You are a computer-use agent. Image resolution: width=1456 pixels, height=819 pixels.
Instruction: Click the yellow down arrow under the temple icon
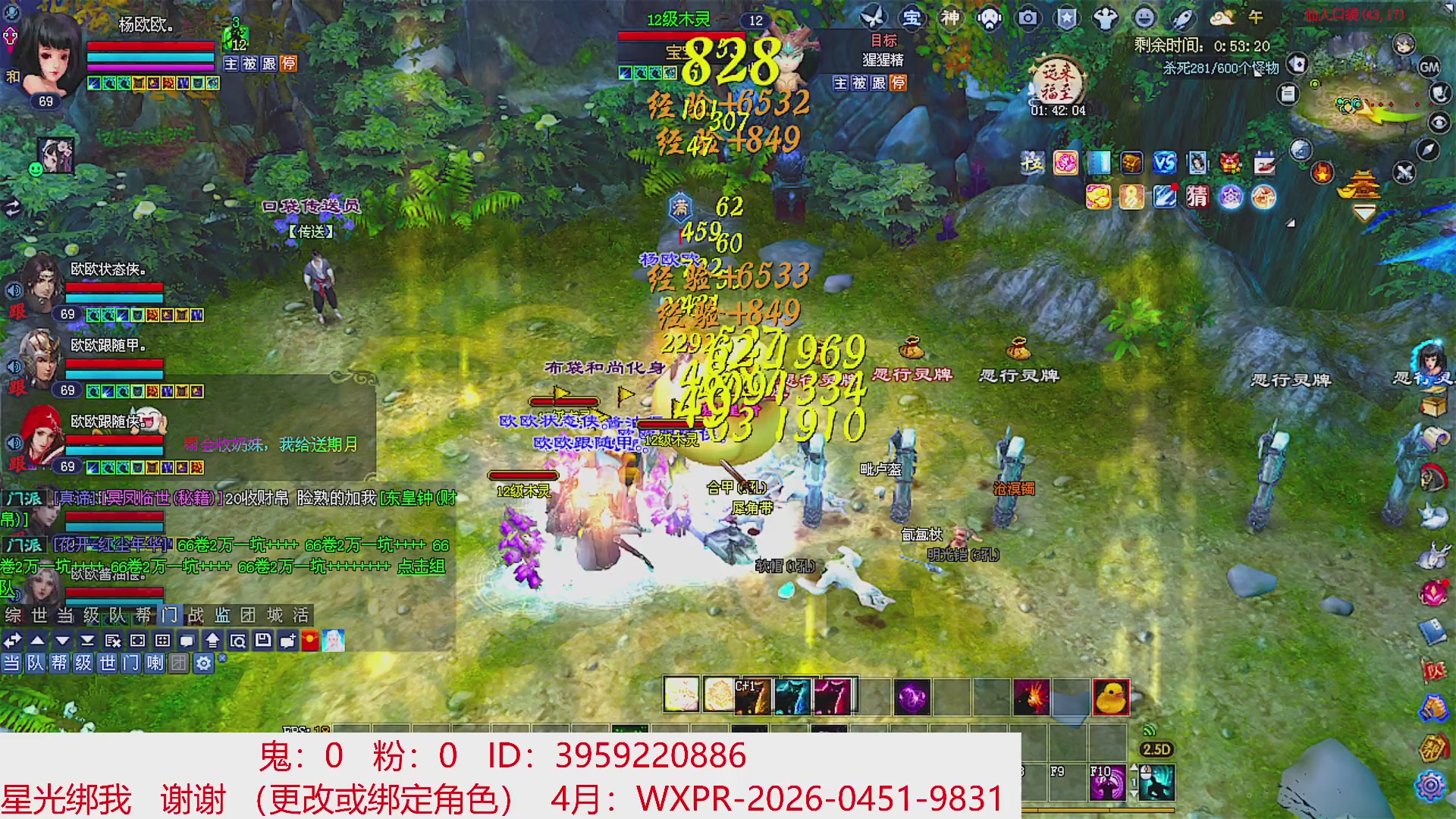(1364, 212)
